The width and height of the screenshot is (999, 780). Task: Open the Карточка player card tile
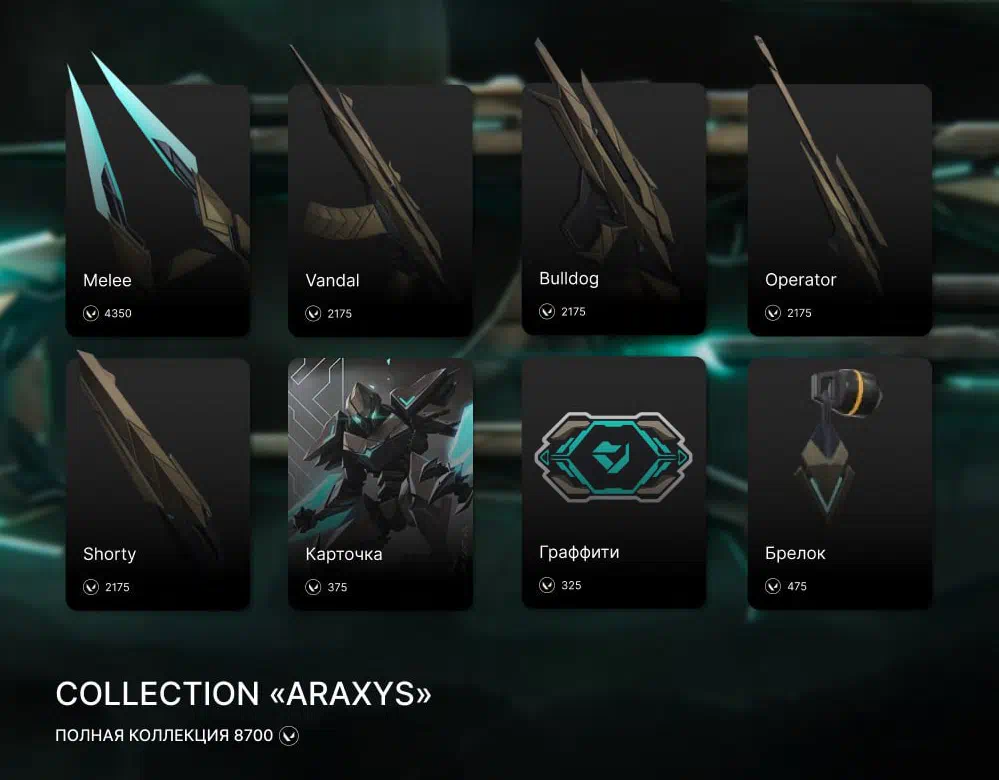tap(380, 484)
